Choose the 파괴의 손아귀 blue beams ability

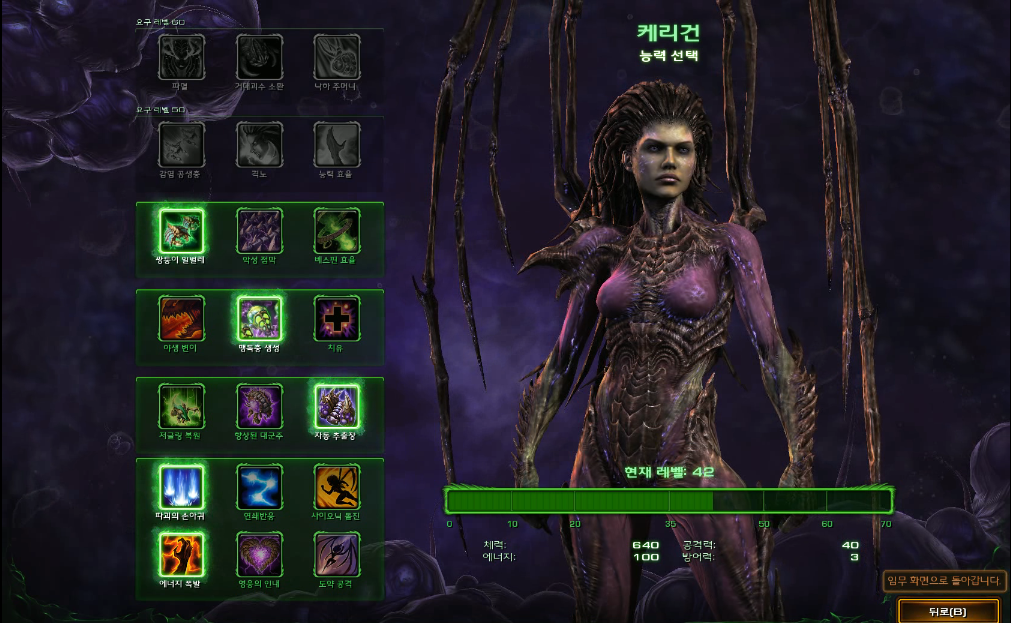click(181, 487)
